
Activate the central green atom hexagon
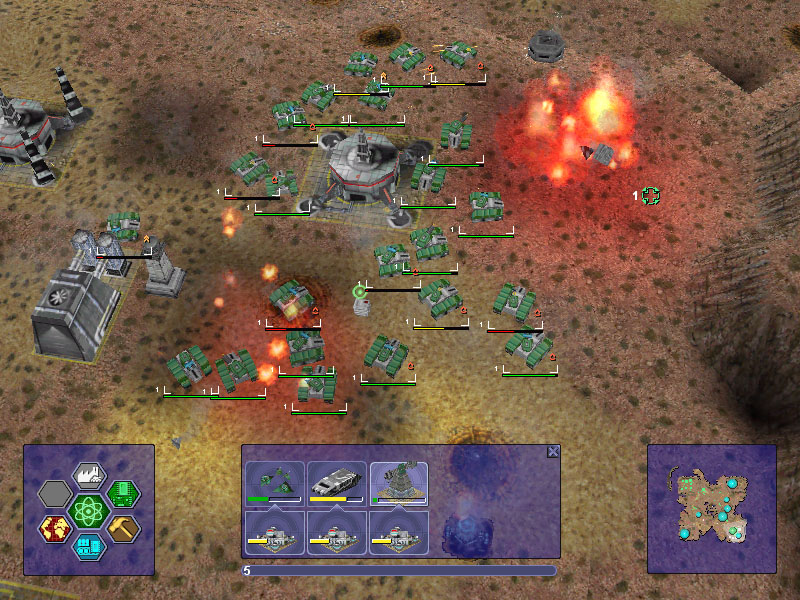click(x=89, y=510)
